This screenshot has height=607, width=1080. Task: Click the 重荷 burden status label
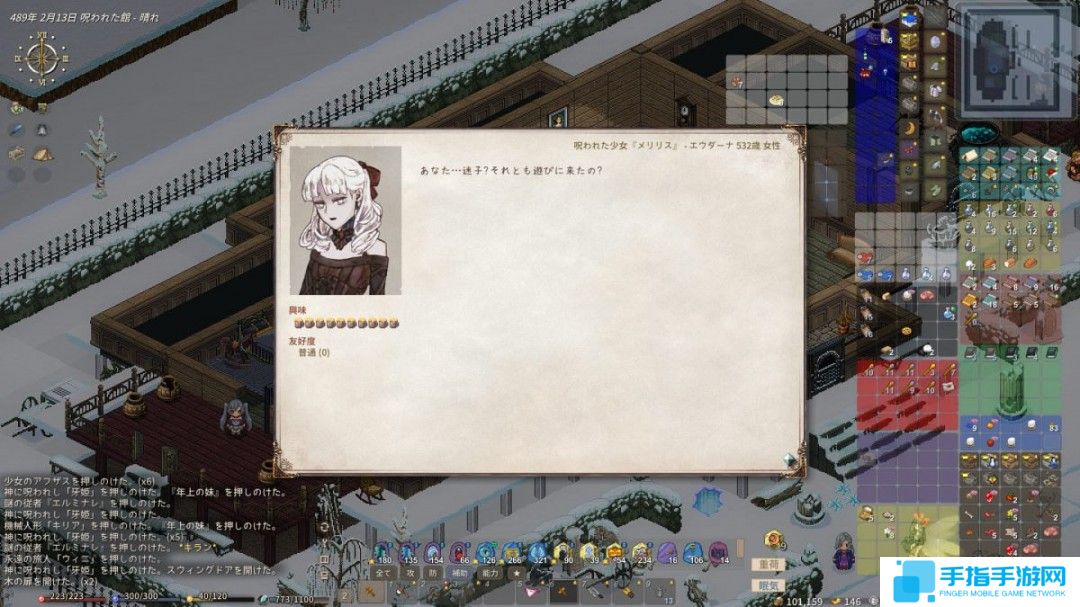click(767, 565)
